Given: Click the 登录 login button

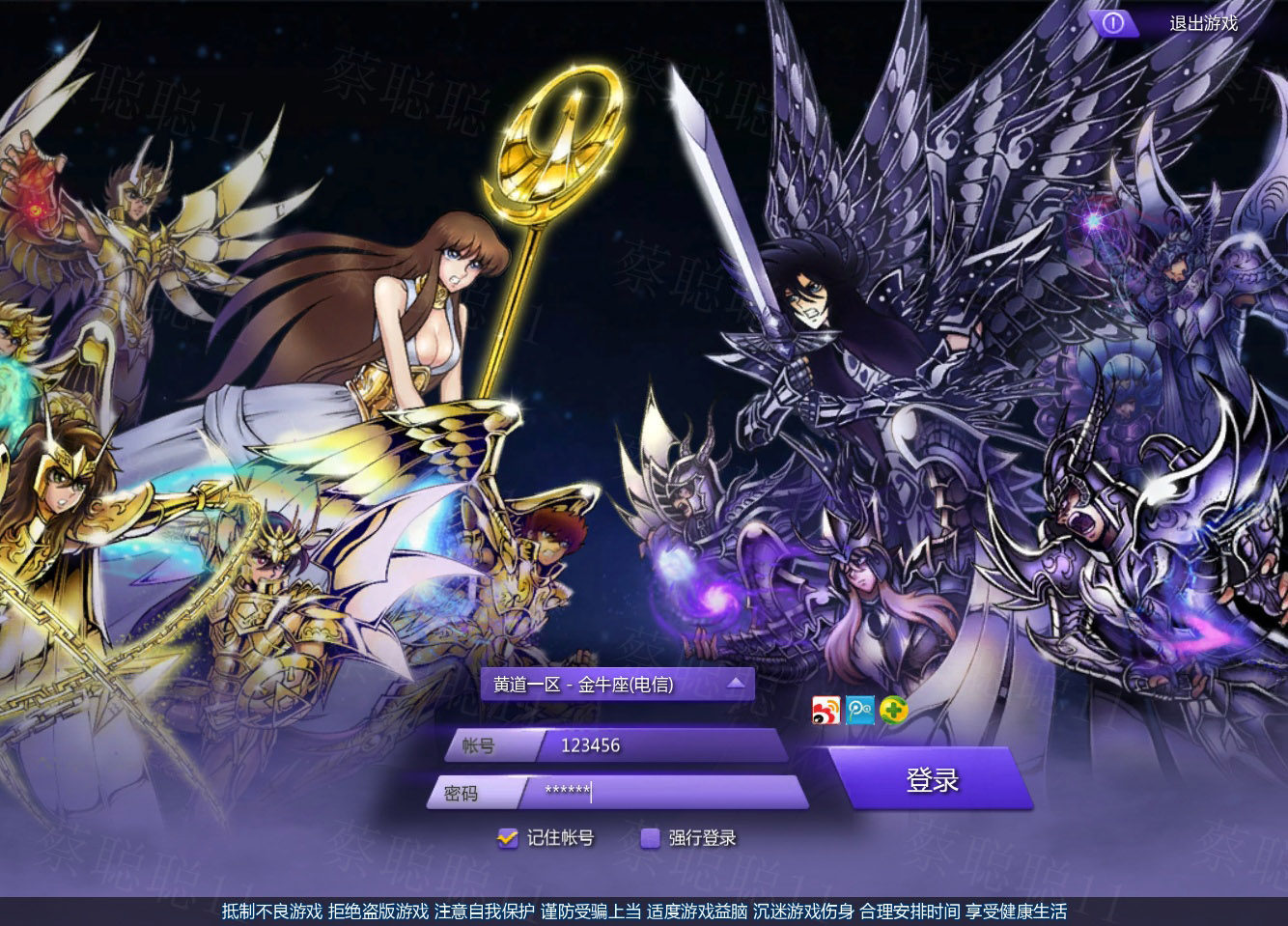Looking at the screenshot, I should coord(931,779).
